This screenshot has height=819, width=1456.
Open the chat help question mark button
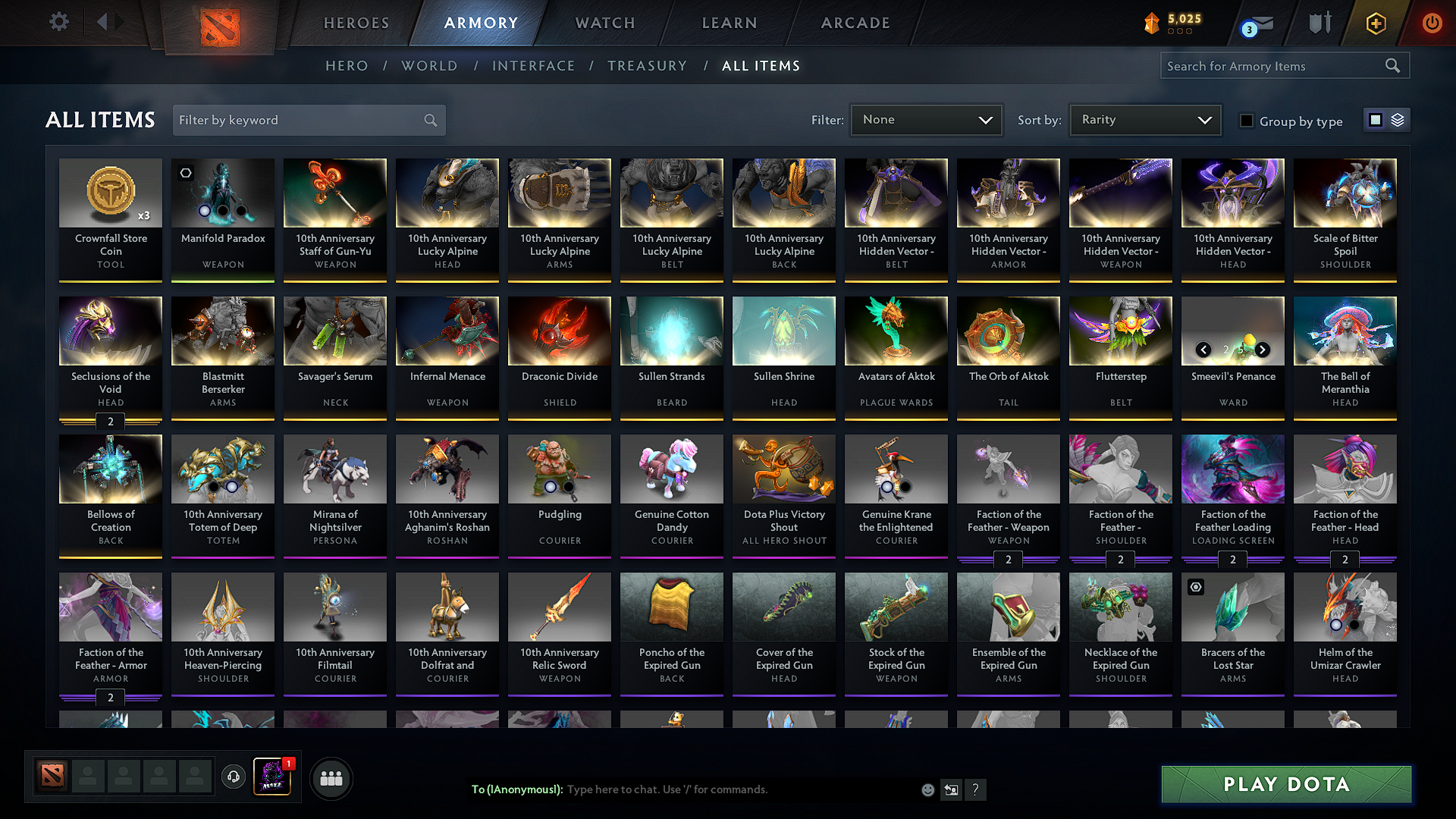point(976,789)
